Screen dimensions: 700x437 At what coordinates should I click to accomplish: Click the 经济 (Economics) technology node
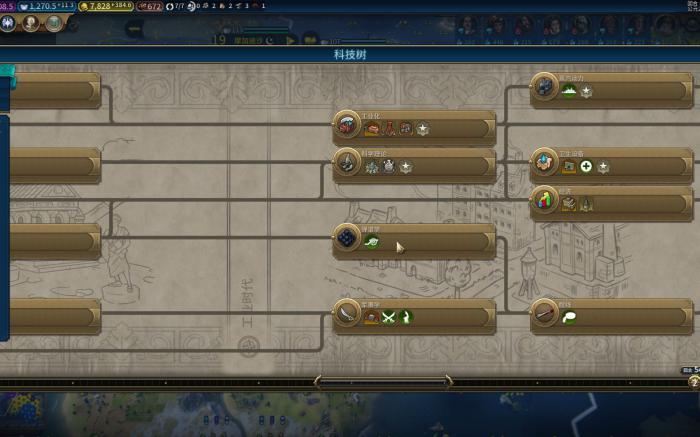click(611, 202)
